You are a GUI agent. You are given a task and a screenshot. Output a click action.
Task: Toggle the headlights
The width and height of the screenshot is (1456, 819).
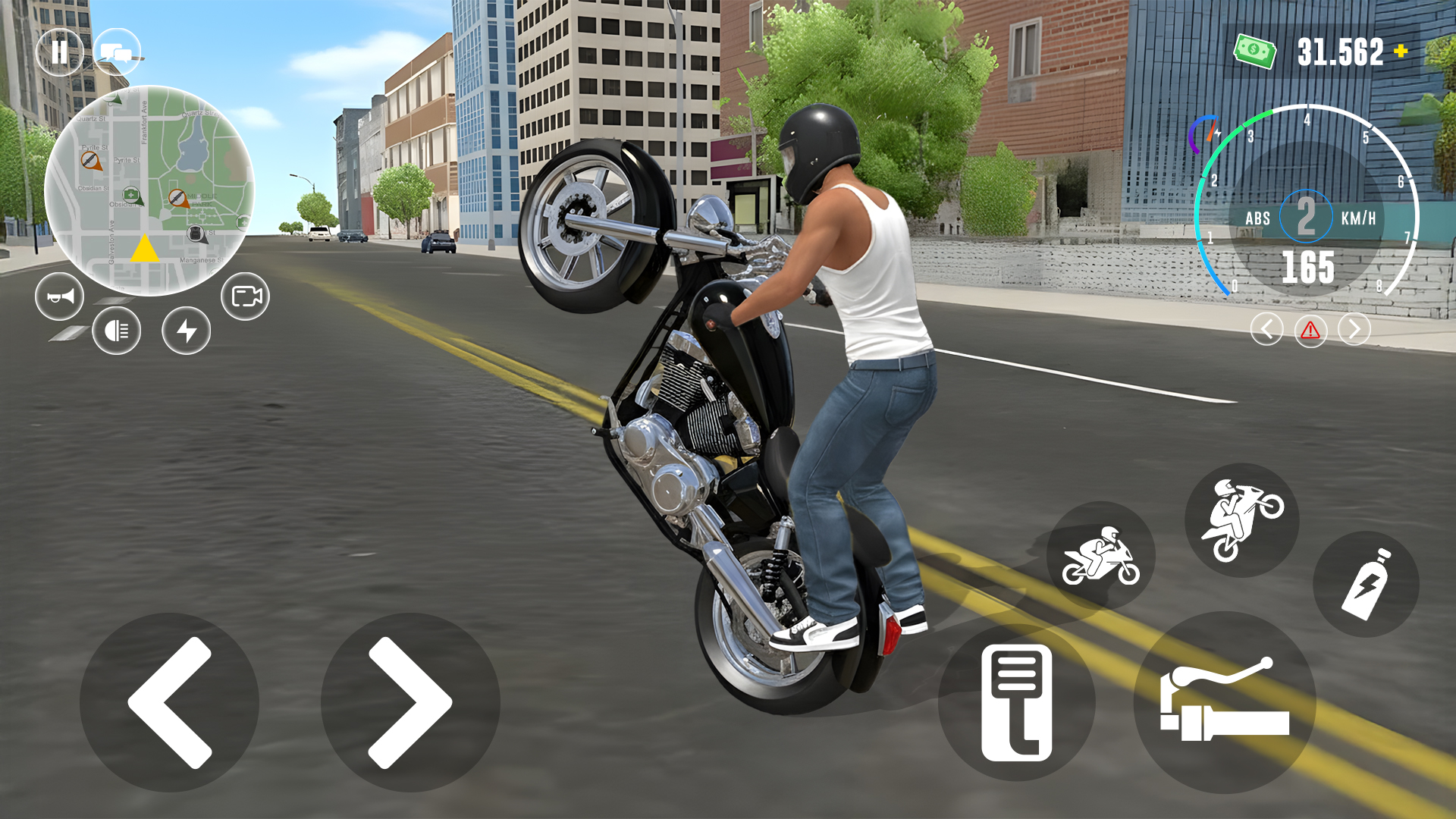click(x=115, y=331)
